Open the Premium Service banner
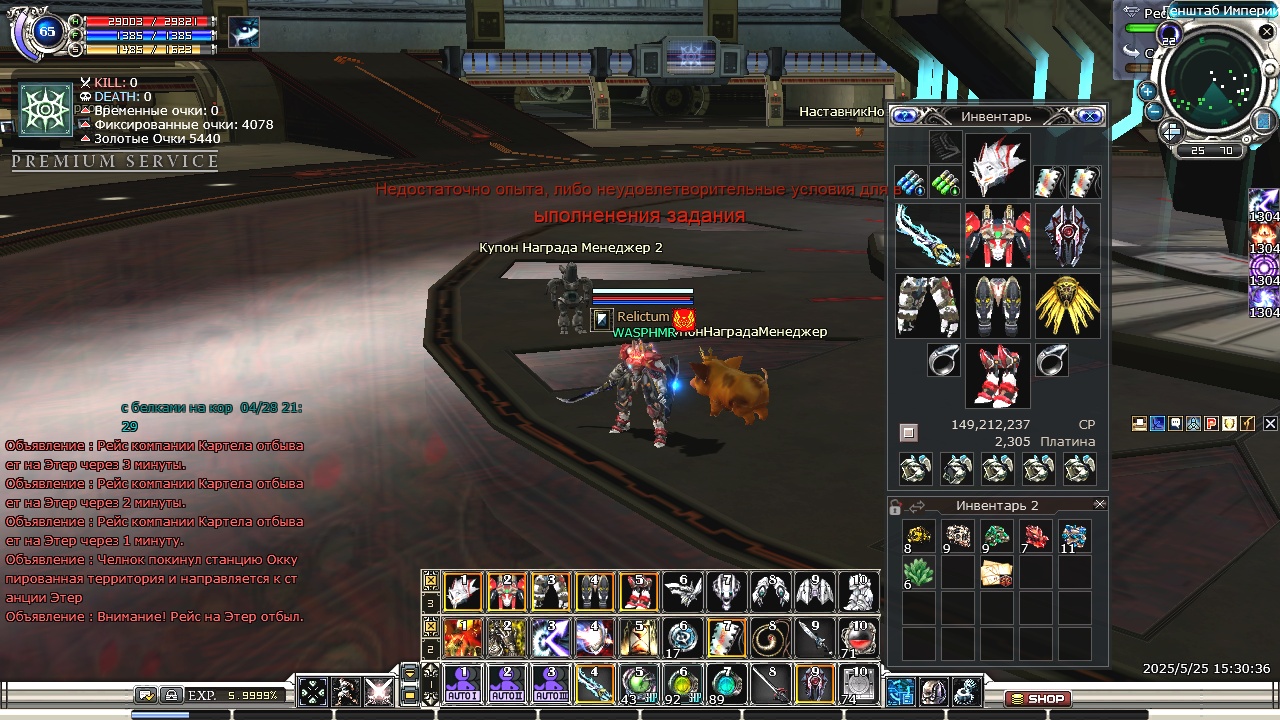 (x=115, y=162)
